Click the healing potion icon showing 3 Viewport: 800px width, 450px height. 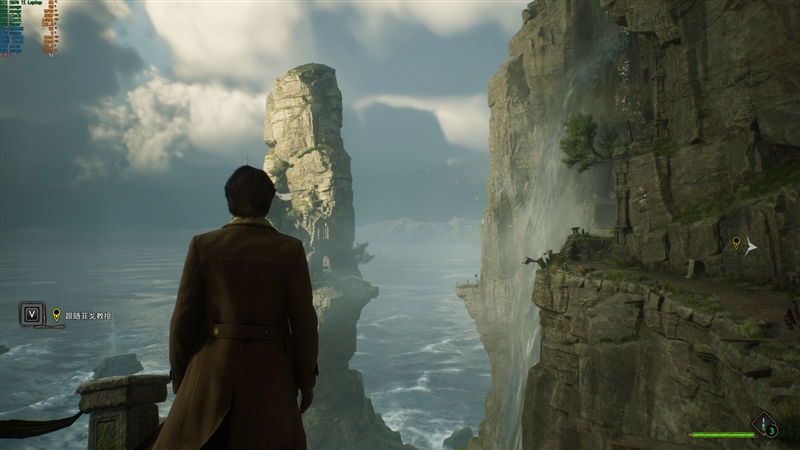pos(765,425)
